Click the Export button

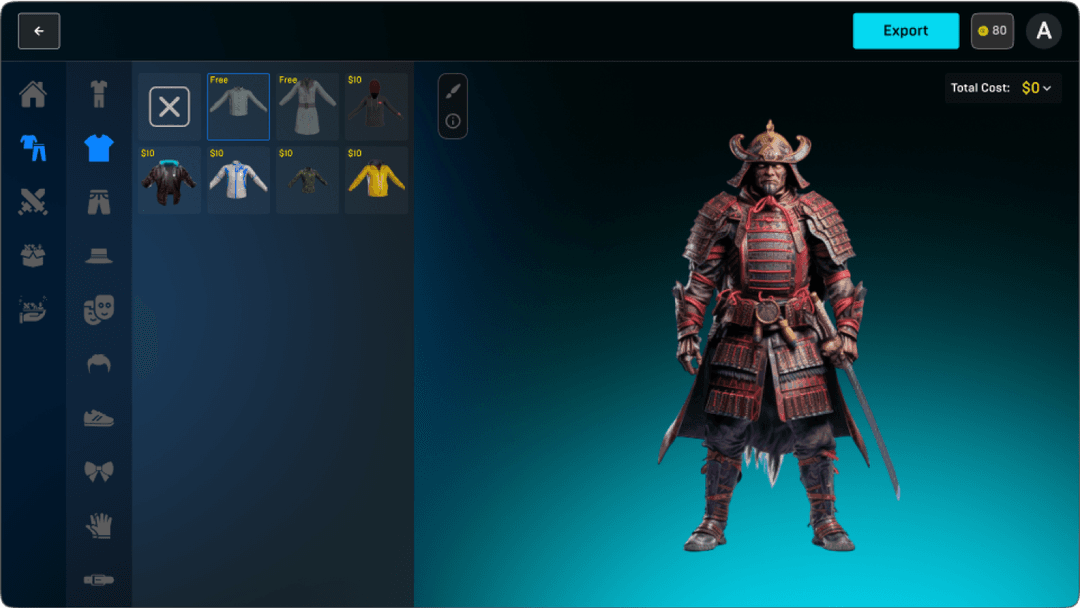click(905, 31)
